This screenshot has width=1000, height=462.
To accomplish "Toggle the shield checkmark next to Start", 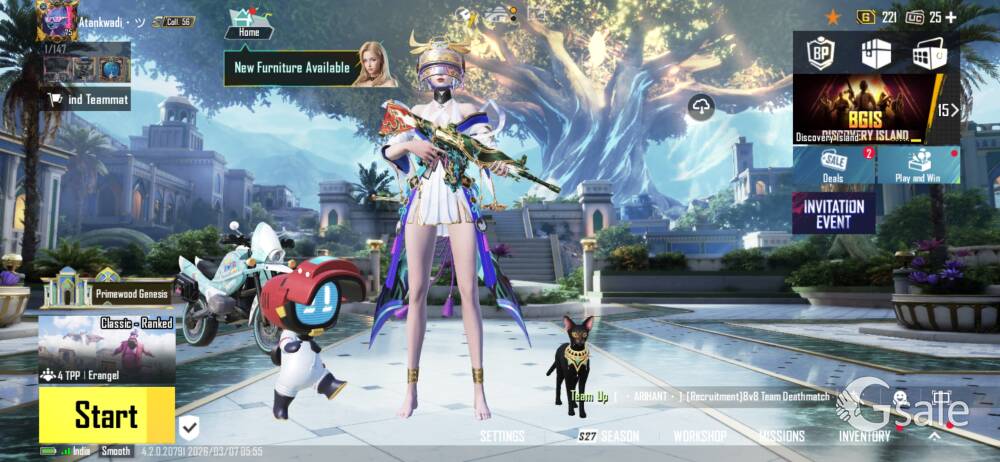I will tap(189, 428).
